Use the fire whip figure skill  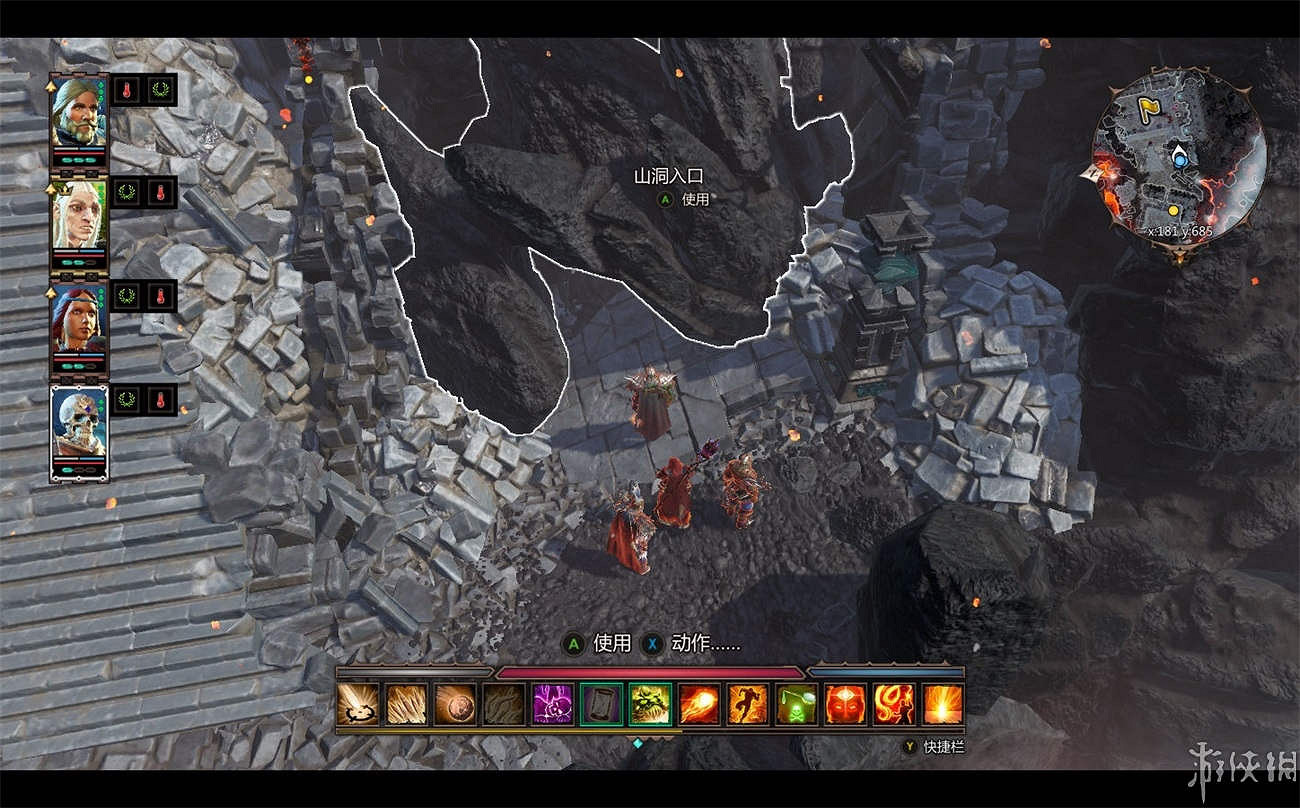tap(894, 704)
